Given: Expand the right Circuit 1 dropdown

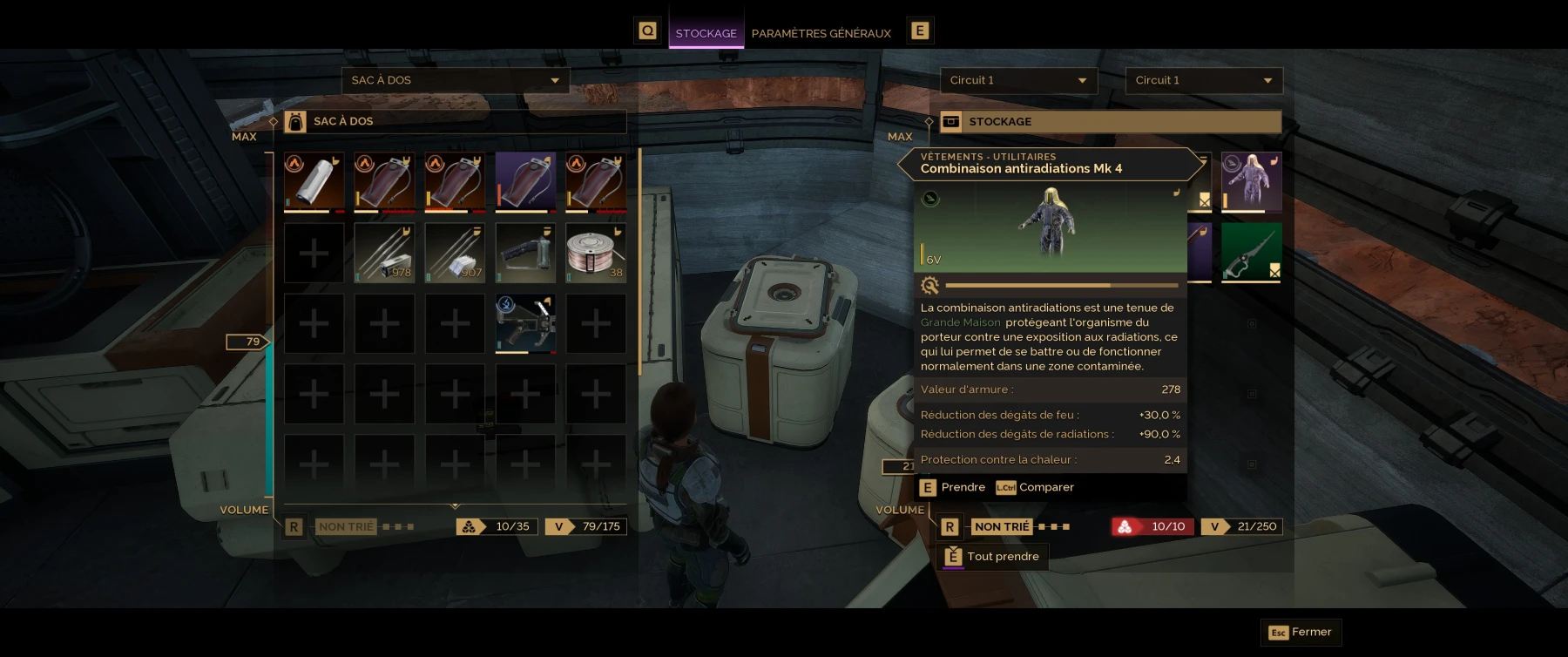Looking at the screenshot, I should 1203,80.
